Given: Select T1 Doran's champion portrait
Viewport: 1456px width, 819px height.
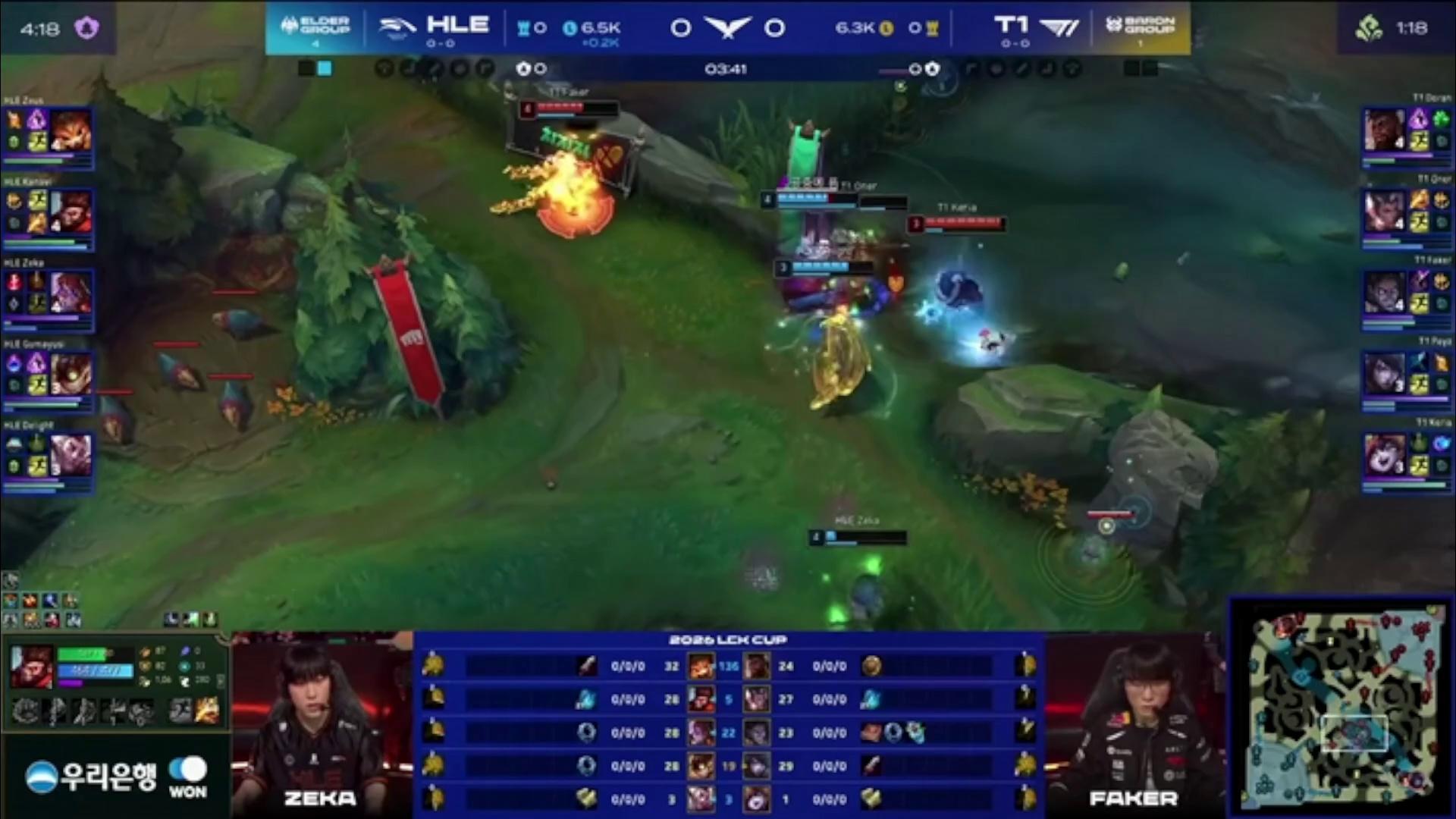Looking at the screenshot, I should point(1384,130).
